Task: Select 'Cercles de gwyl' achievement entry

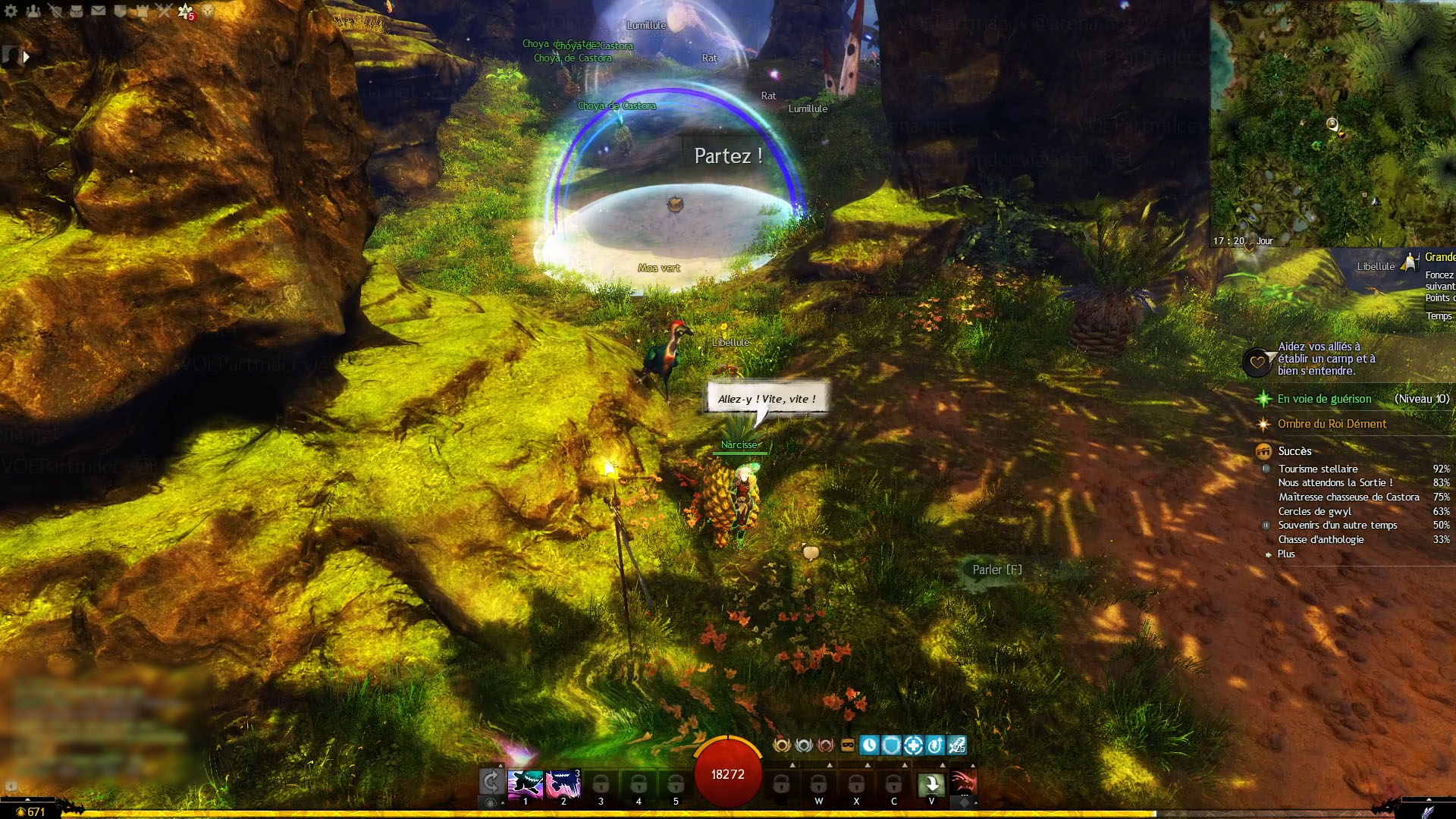Action: (1314, 511)
